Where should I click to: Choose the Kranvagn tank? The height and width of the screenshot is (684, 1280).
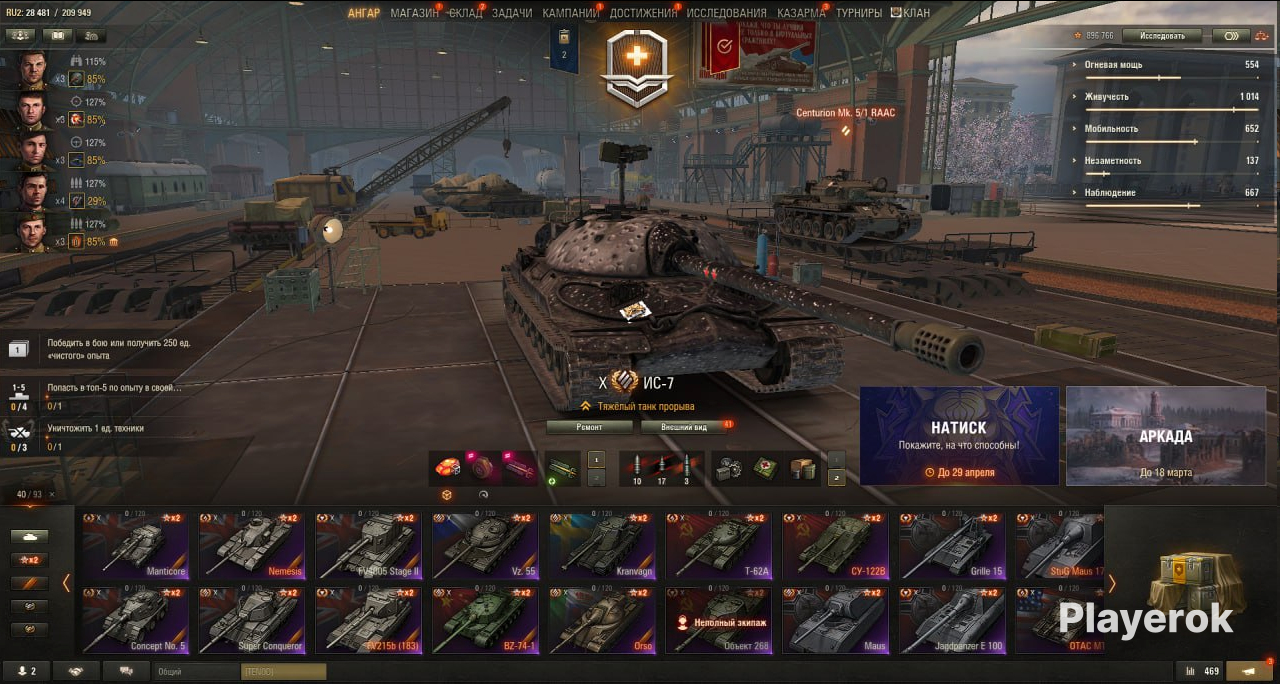602,546
